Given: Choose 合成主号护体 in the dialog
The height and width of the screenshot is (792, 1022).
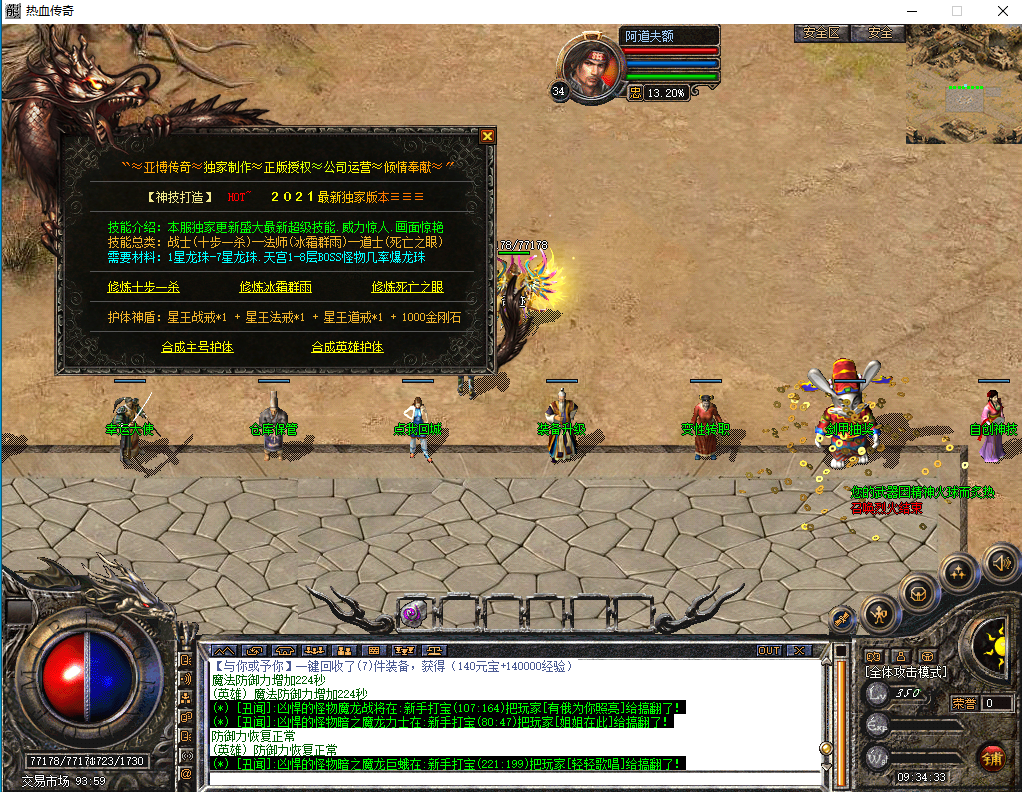Looking at the screenshot, I should click(197, 347).
